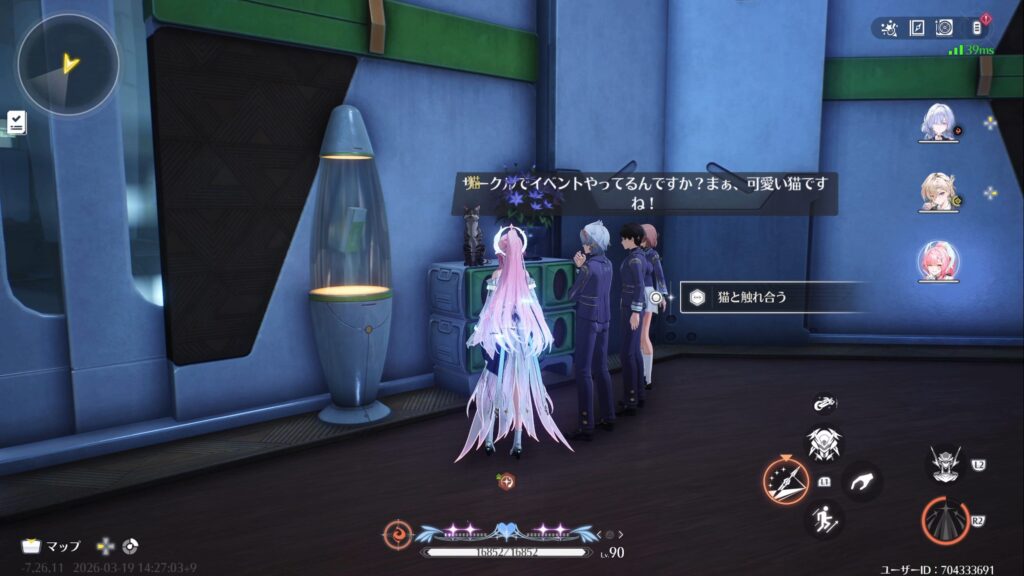Open the マップ map button
The height and width of the screenshot is (576, 1024).
[52, 546]
